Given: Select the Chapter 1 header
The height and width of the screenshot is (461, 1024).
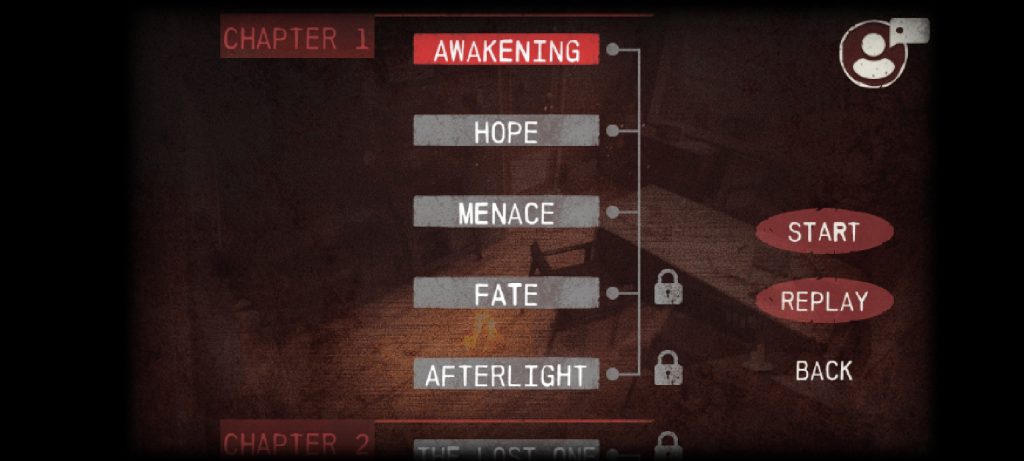Looking at the screenshot, I should click(296, 39).
